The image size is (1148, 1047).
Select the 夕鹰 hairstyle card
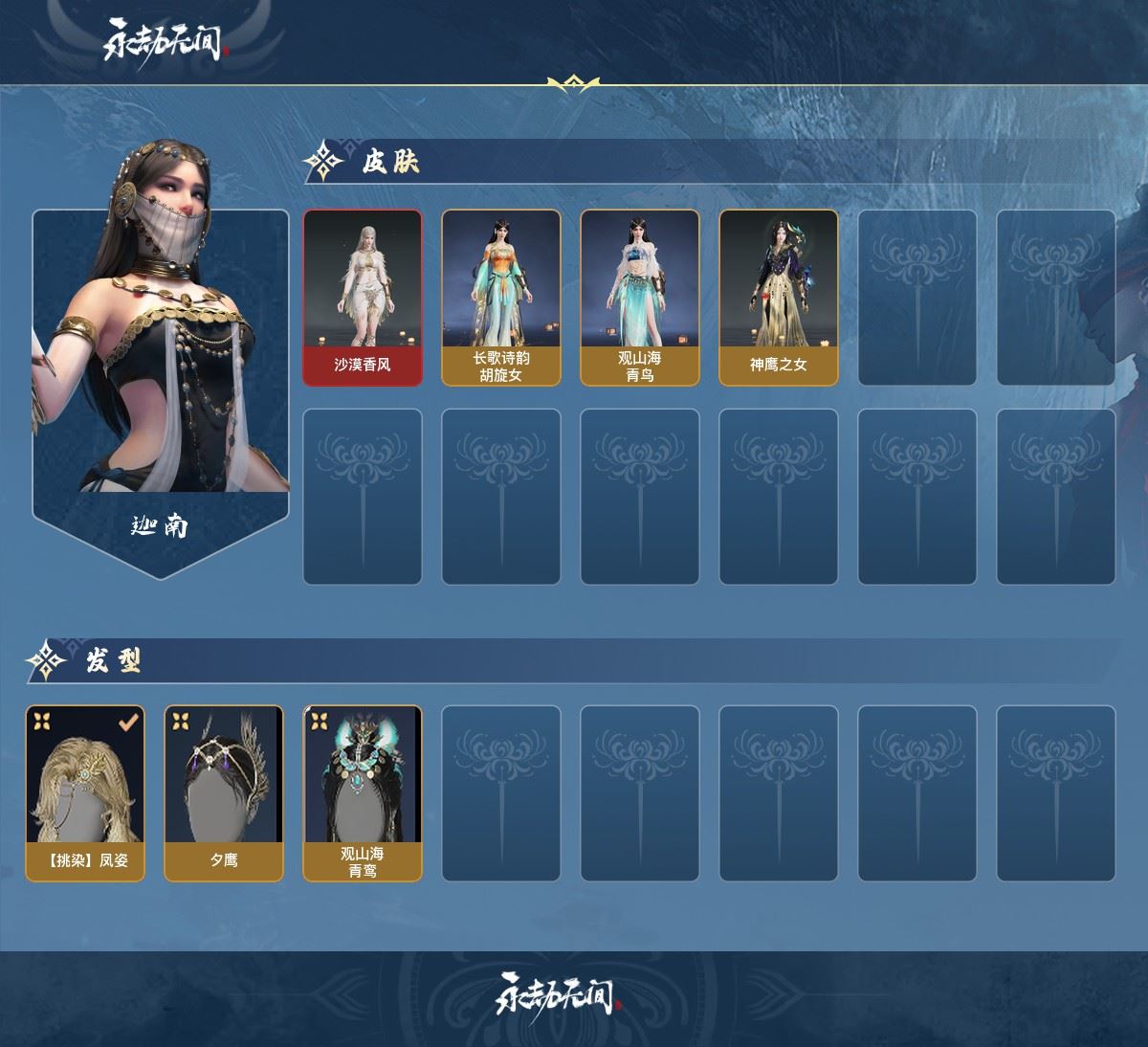point(224,793)
